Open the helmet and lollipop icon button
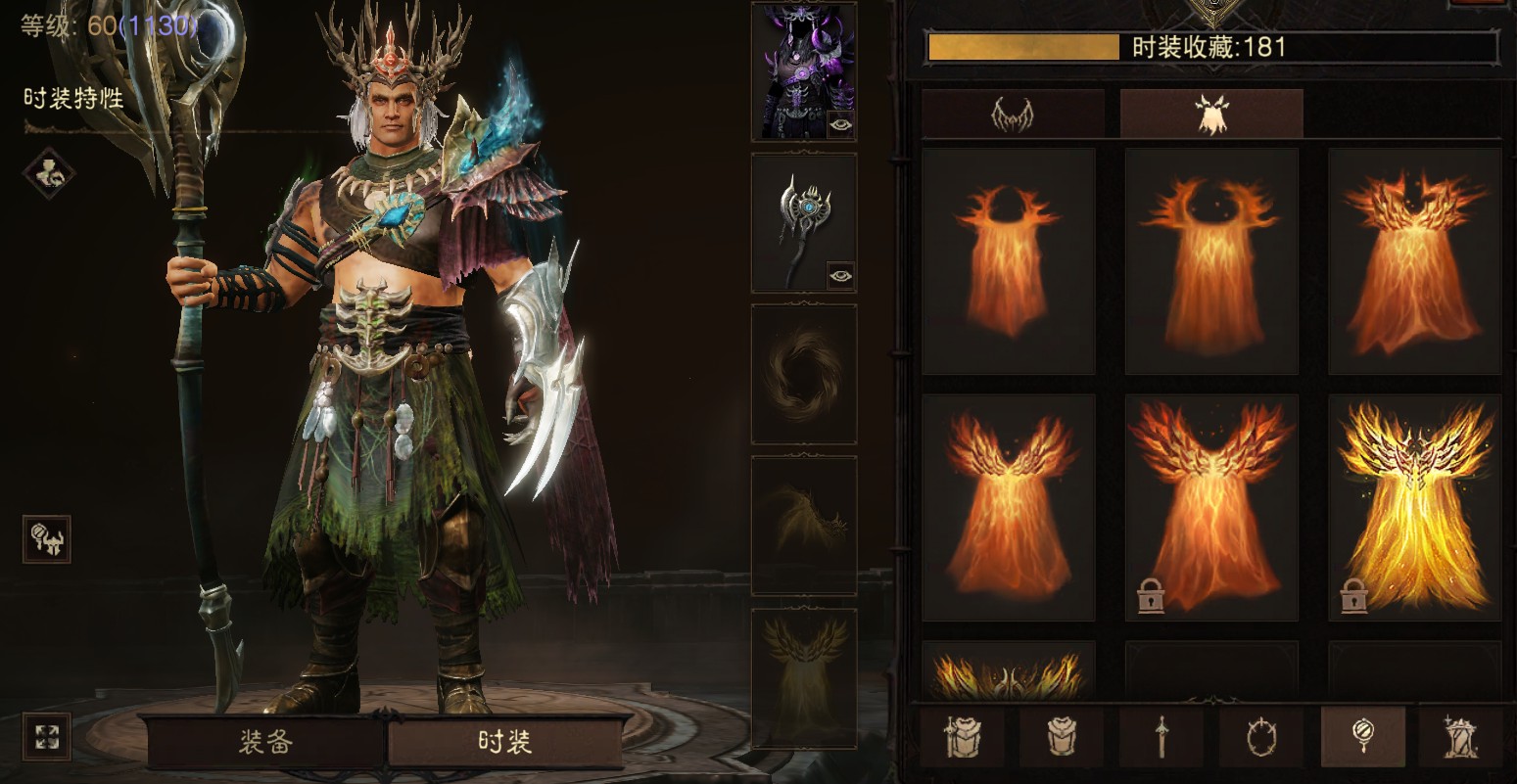Viewport: 1517px width, 784px height. point(46,538)
